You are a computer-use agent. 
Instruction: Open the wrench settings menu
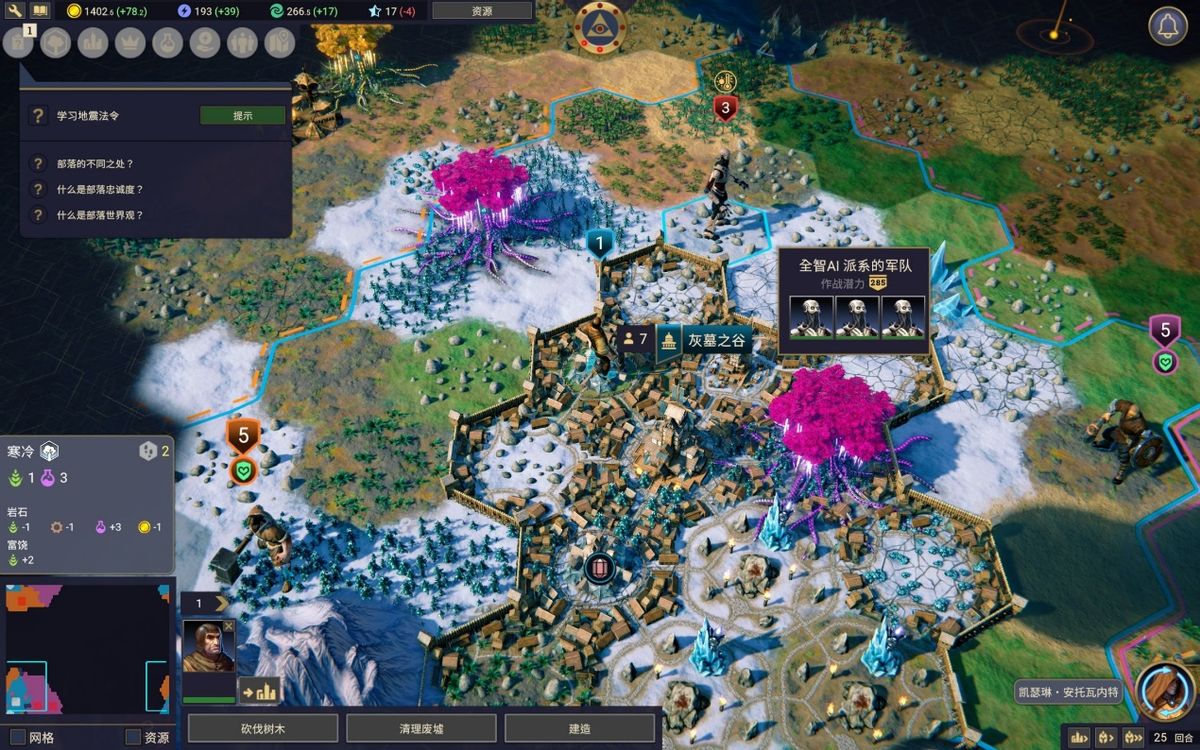[x=14, y=11]
